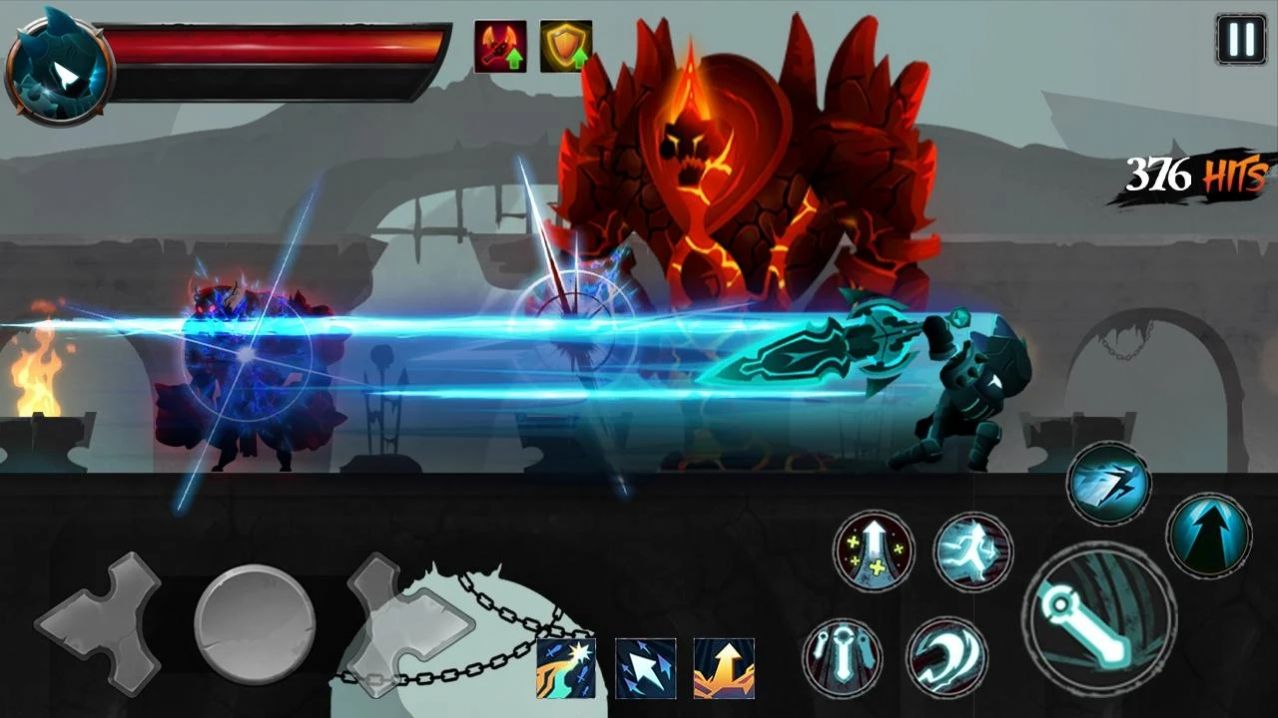Cast the triple falling swords skill
The height and width of the screenshot is (718, 1278).
pyautogui.click(x=841, y=657)
